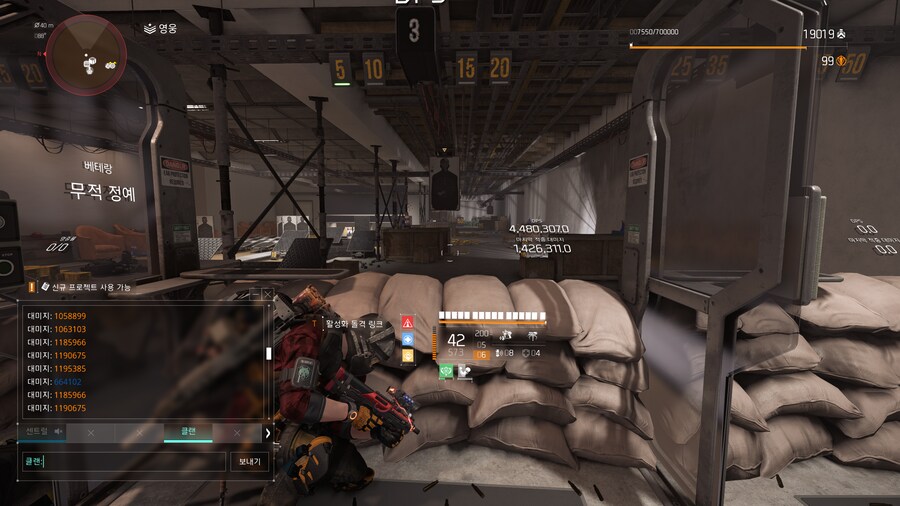Screen dimensions: 900x506
Task: Activate the right skill icon above the armor kit count
Action: pyautogui.click(x=532, y=336)
